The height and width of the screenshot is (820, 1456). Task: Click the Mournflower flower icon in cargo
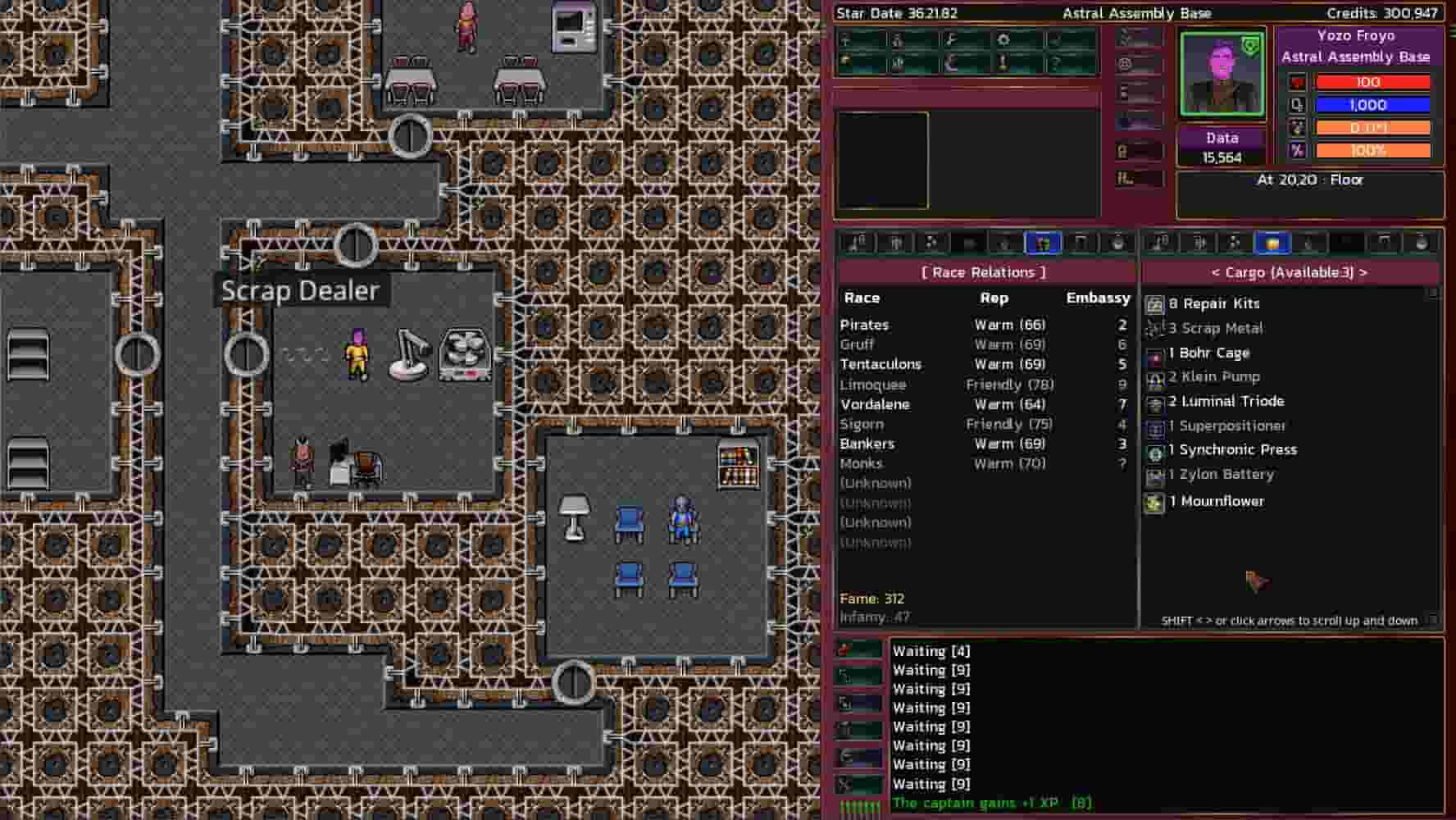tap(1156, 501)
